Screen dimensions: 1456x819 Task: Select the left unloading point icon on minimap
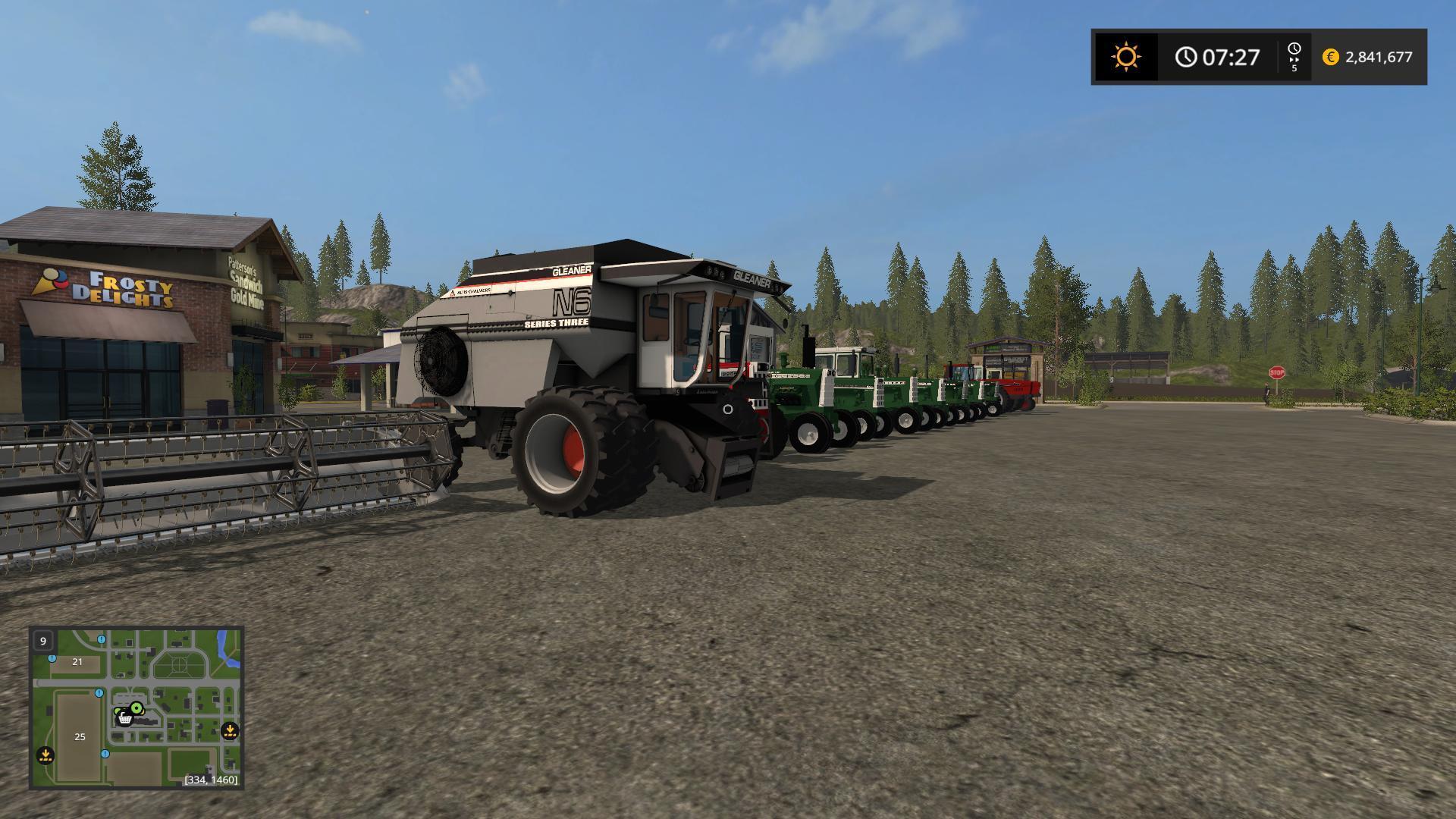45,755
